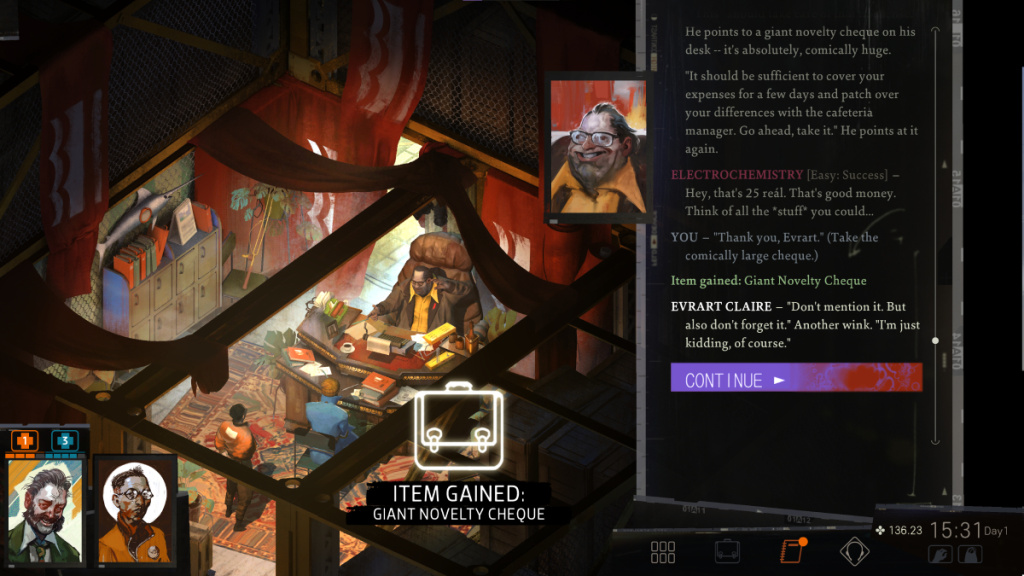The height and width of the screenshot is (576, 1024).
Task: Select the right-hand held item slot
Action: pyautogui.click(x=969, y=554)
